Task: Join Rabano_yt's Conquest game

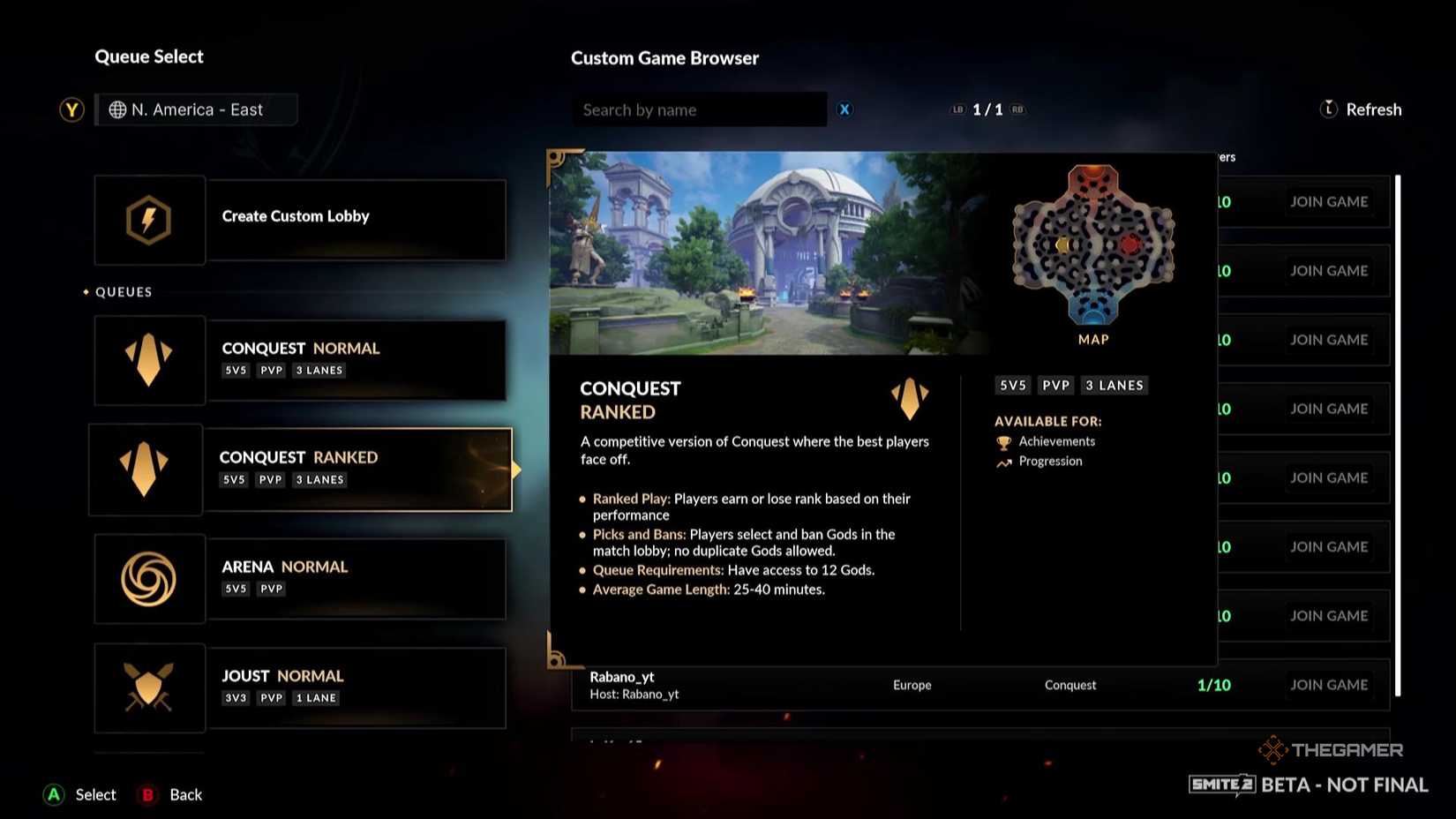Action: (x=1330, y=684)
